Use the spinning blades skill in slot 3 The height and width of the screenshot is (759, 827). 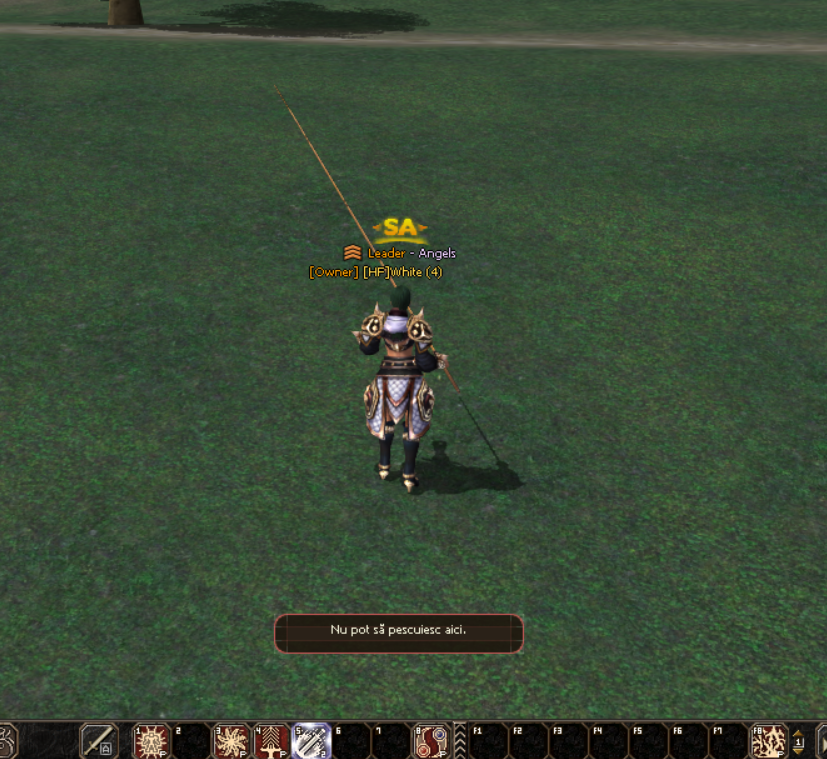click(232, 741)
